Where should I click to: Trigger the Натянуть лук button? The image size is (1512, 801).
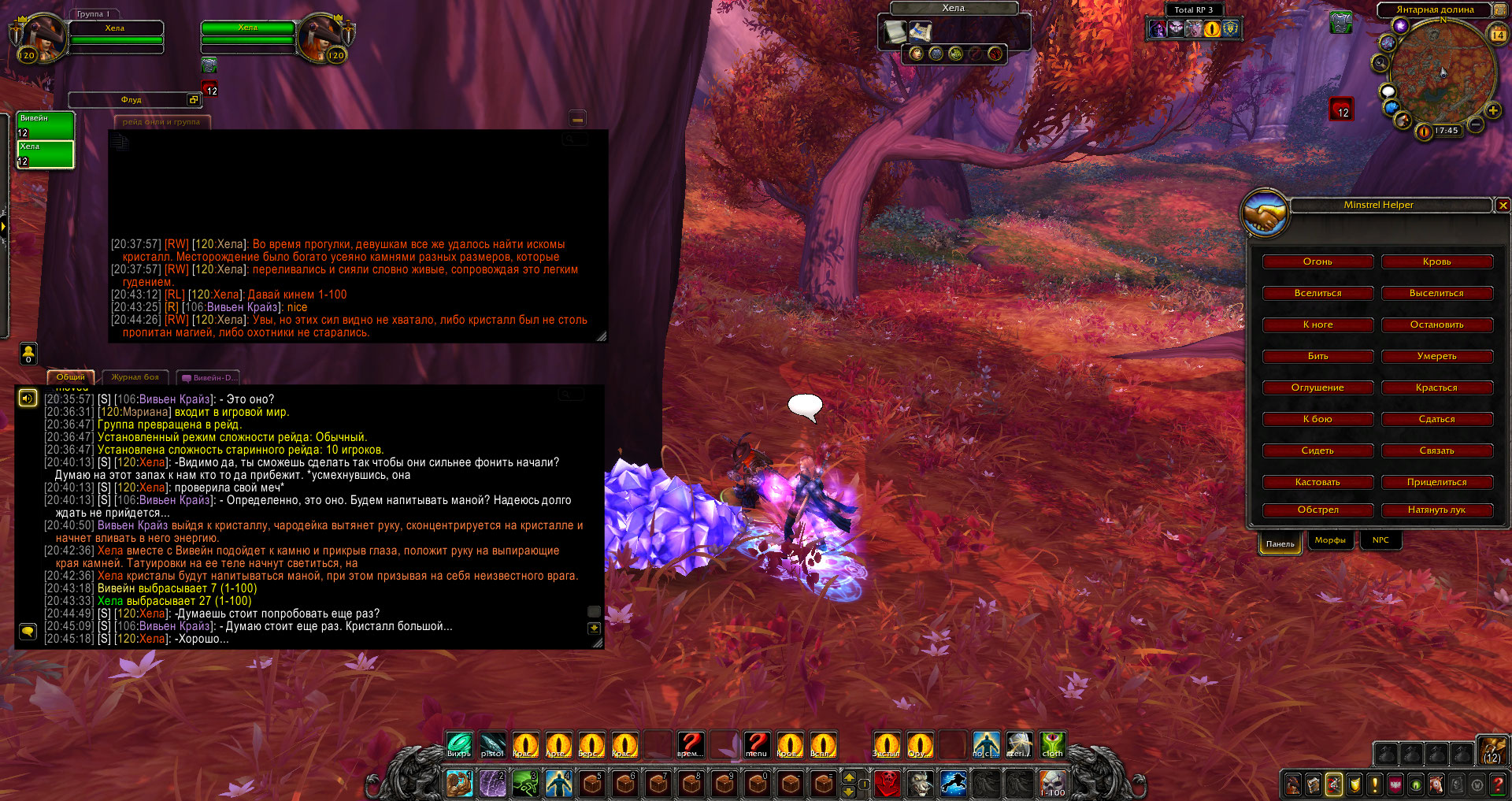click(x=1436, y=510)
